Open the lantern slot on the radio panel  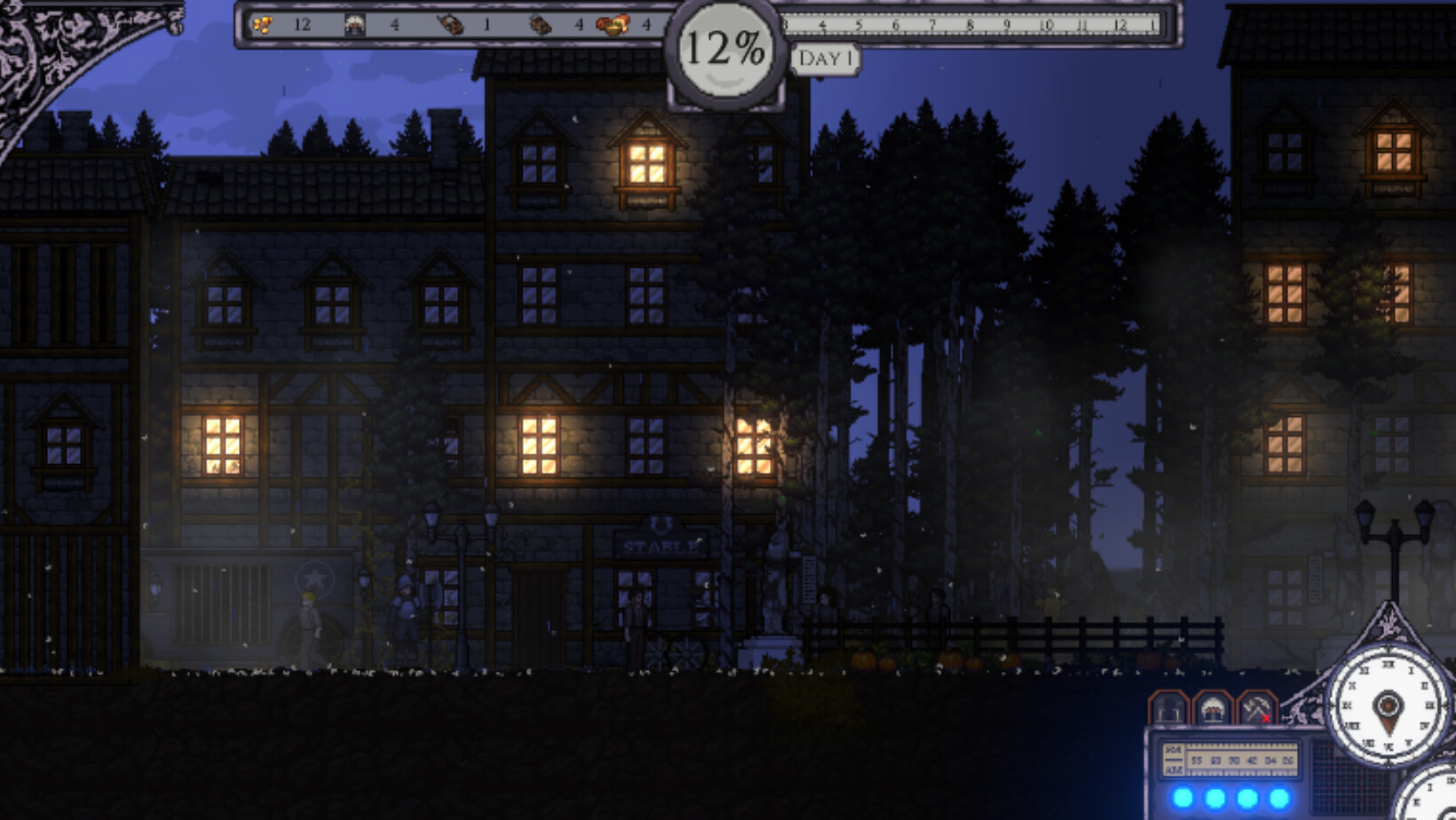(x=1168, y=708)
